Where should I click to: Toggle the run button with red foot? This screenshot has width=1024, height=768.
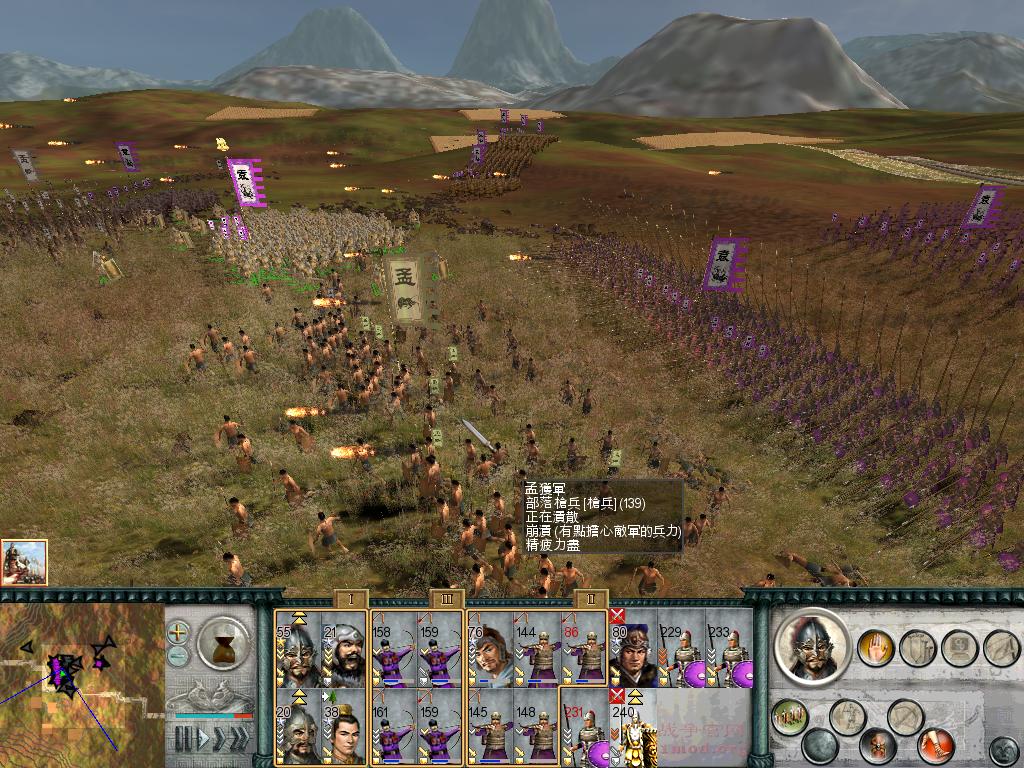coord(936,744)
